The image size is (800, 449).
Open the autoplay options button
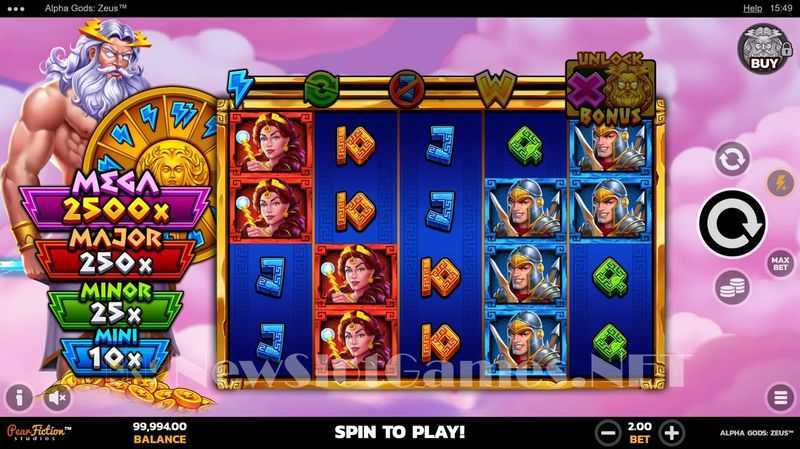click(x=732, y=159)
